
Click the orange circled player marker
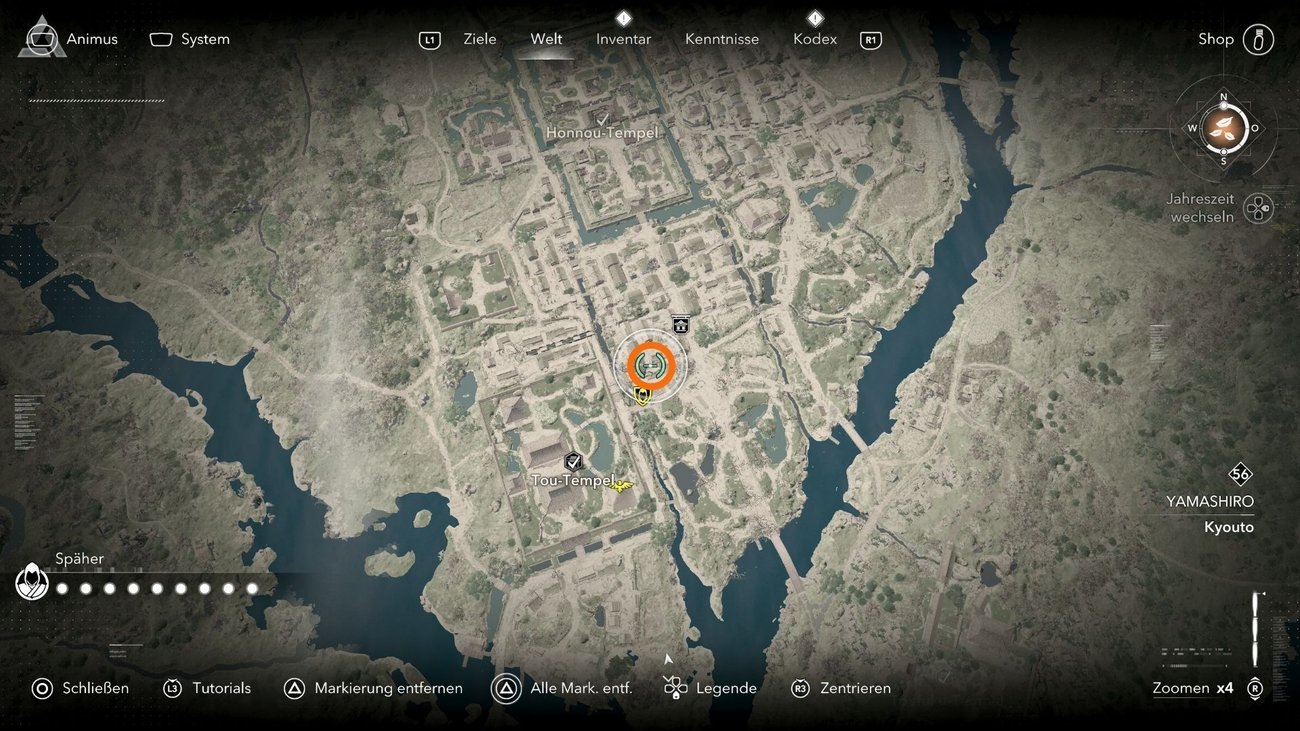(651, 366)
